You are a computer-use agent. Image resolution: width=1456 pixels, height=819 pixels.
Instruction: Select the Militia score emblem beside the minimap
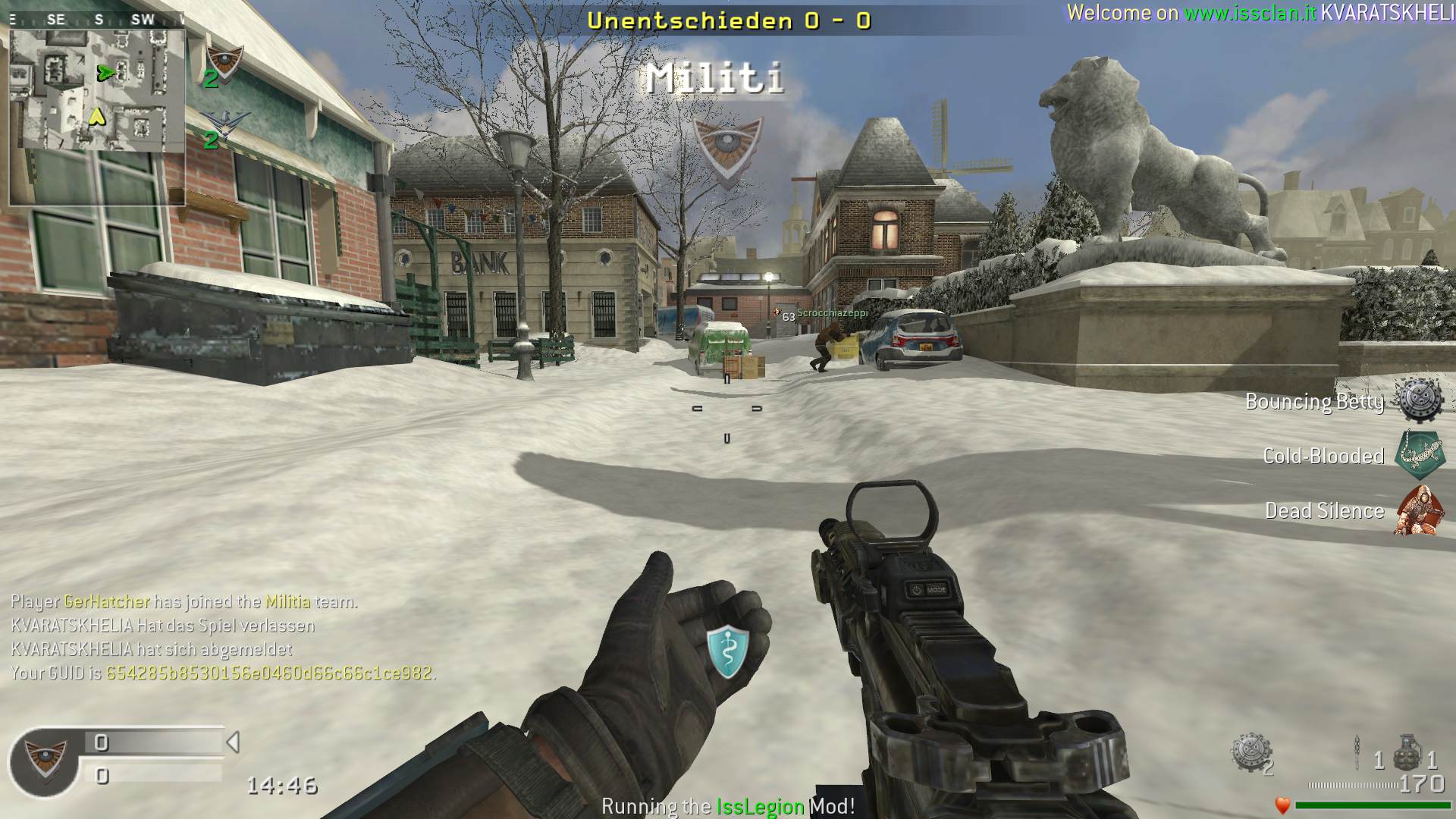point(224,61)
